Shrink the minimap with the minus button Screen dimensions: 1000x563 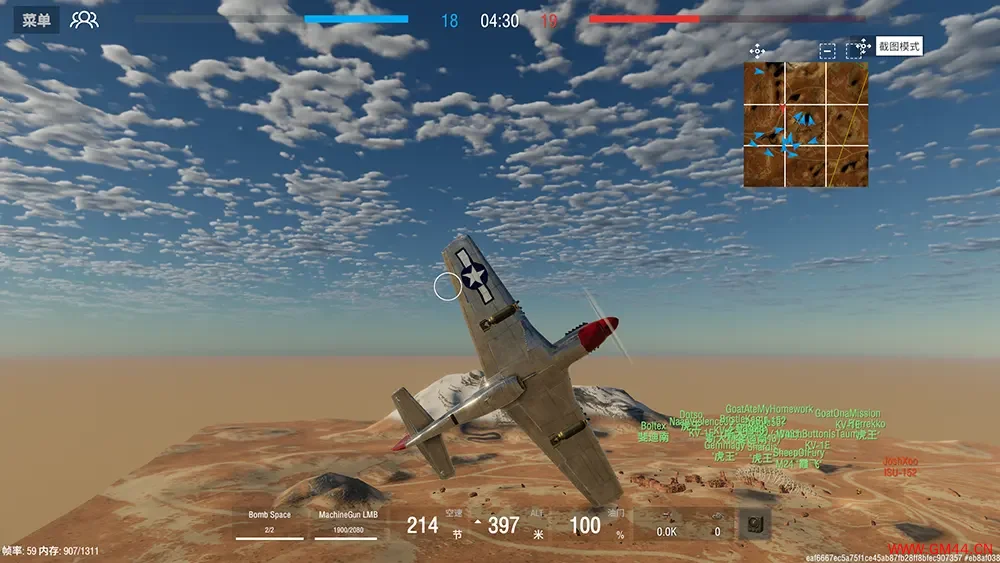[x=828, y=50]
